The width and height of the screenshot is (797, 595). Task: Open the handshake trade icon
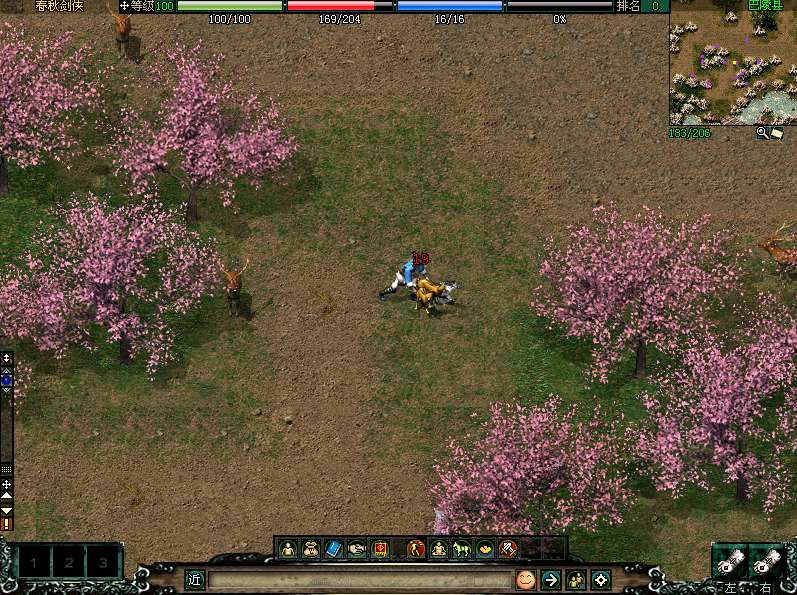pos(357,548)
